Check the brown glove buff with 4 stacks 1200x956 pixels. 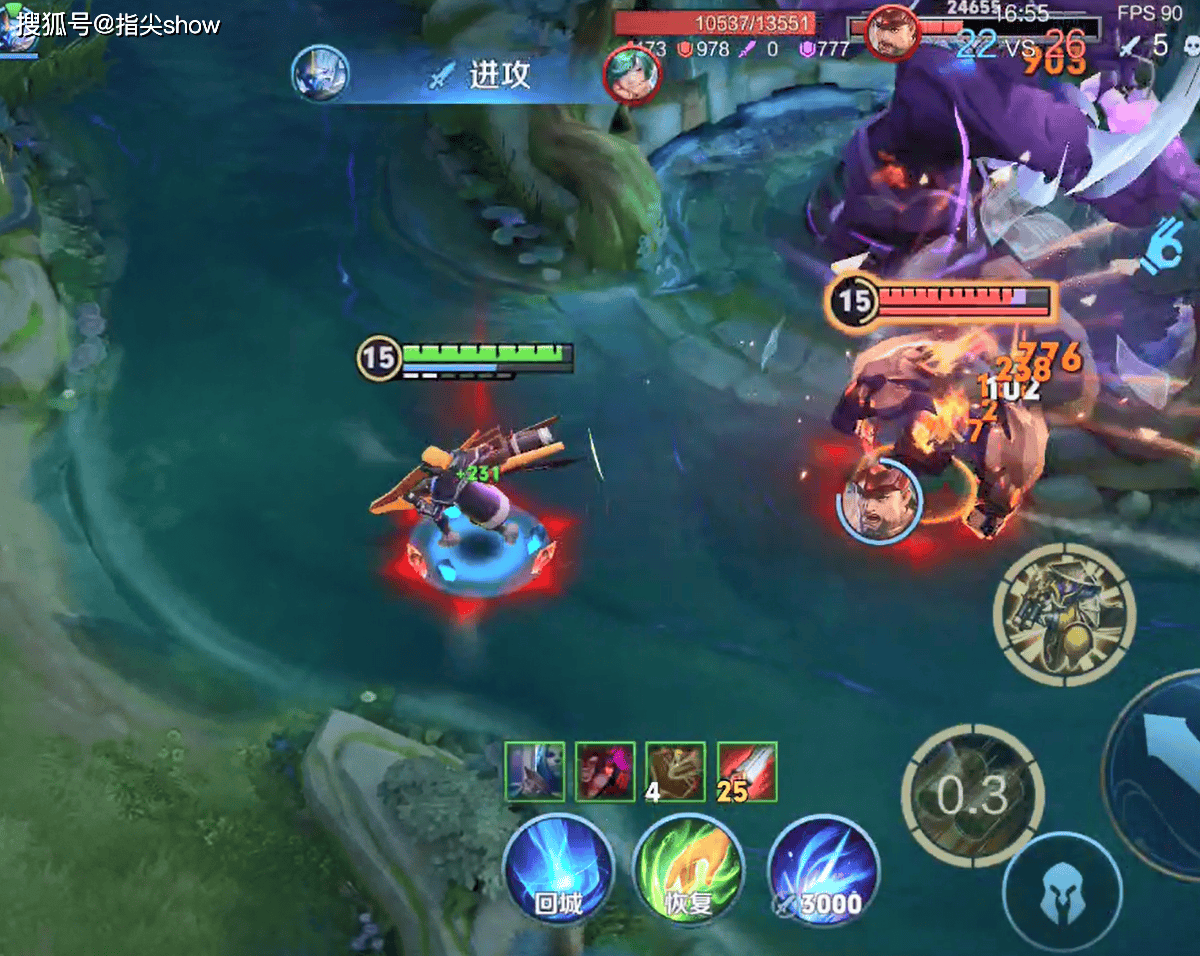(675, 772)
